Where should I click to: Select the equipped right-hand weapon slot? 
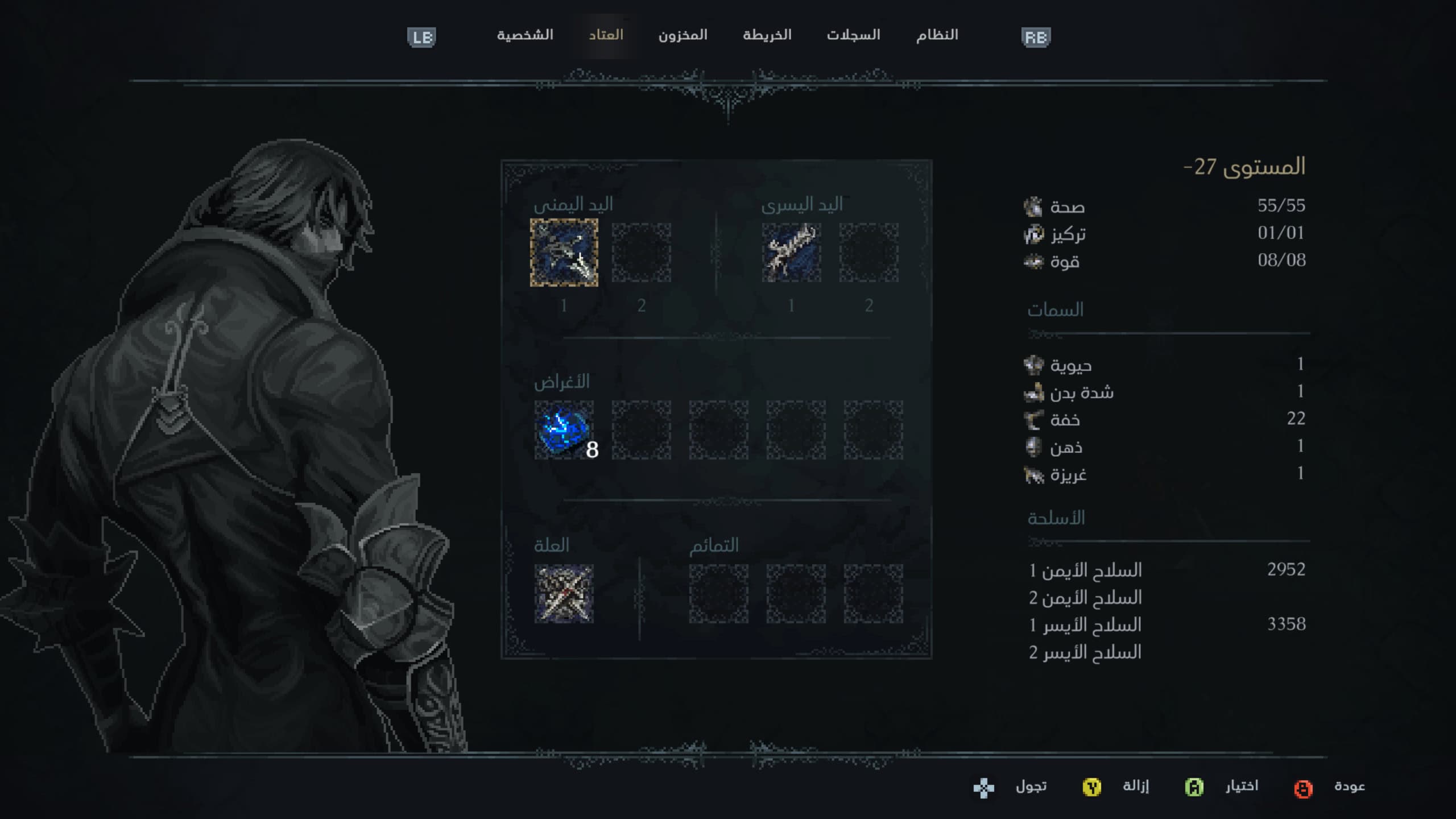point(564,253)
